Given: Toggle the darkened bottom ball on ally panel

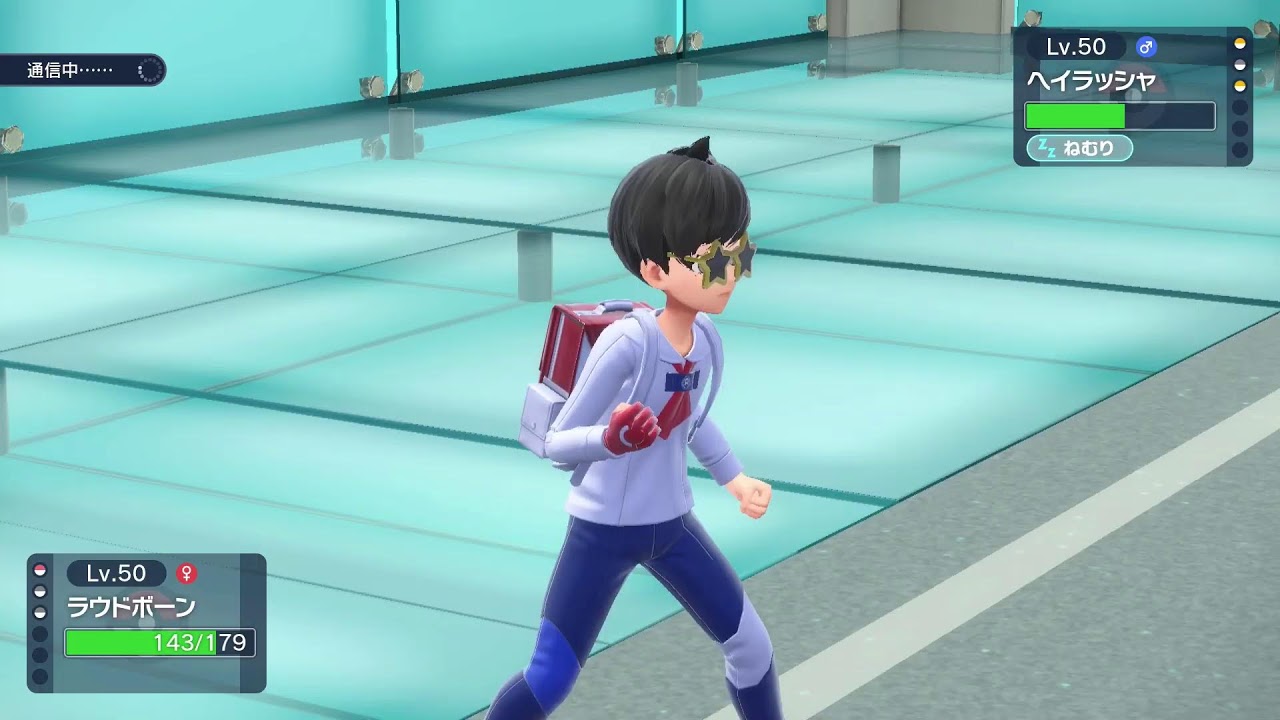Looking at the screenshot, I should (39, 673).
